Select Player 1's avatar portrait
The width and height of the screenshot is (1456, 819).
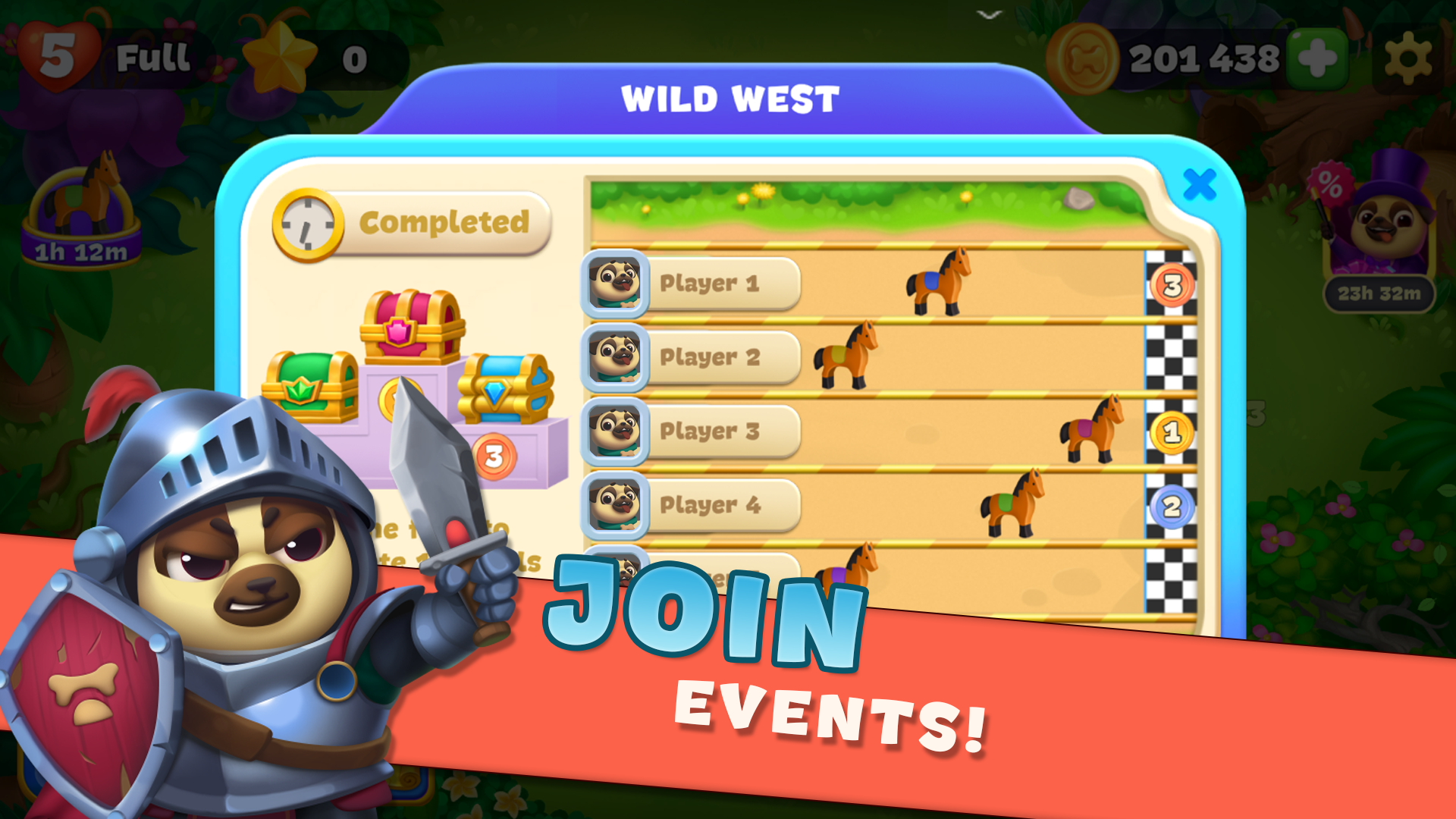615,285
